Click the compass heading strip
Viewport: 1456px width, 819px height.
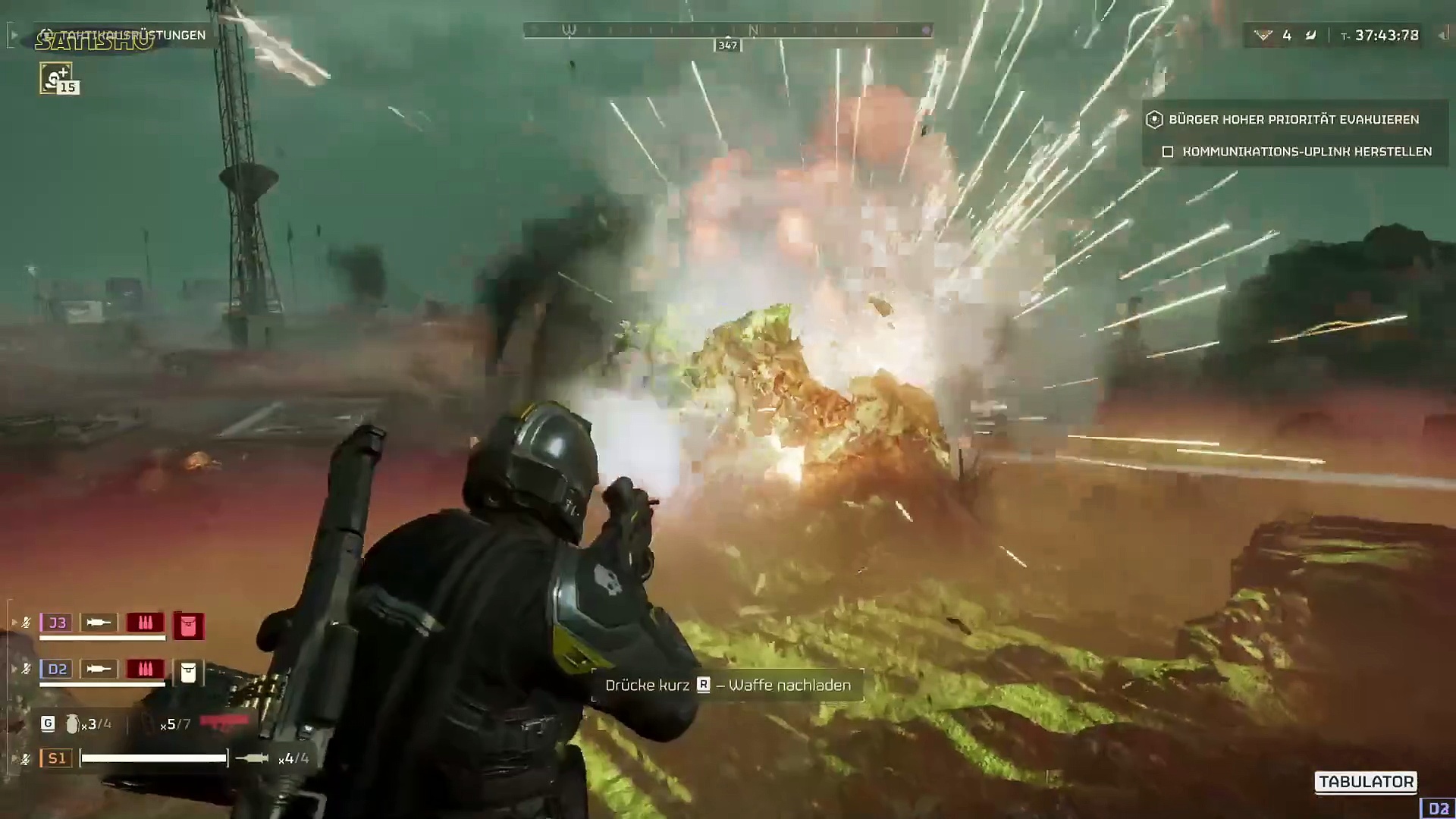point(727,31)
